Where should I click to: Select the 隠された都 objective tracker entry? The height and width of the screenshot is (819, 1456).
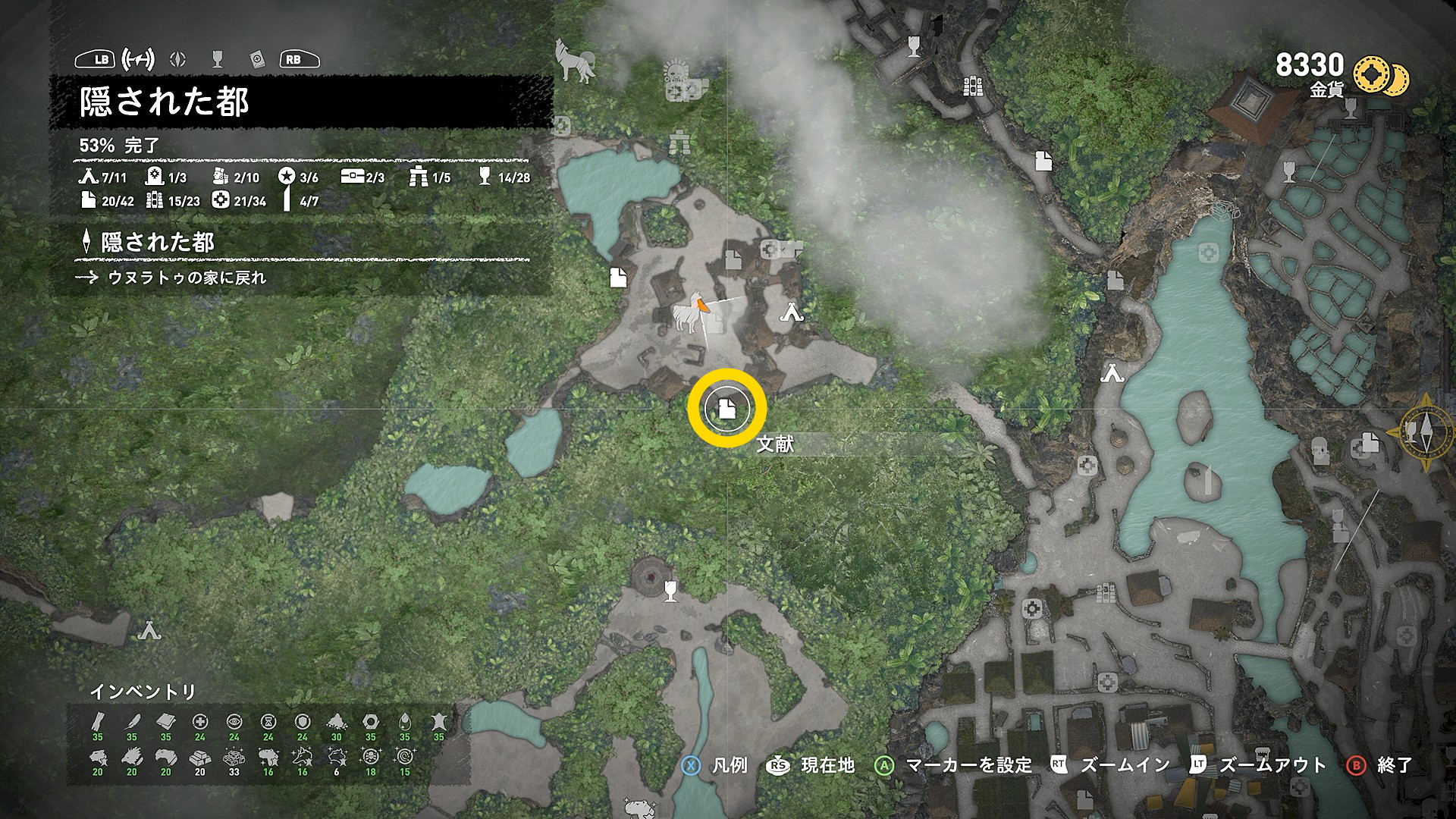tap(158, 243)
